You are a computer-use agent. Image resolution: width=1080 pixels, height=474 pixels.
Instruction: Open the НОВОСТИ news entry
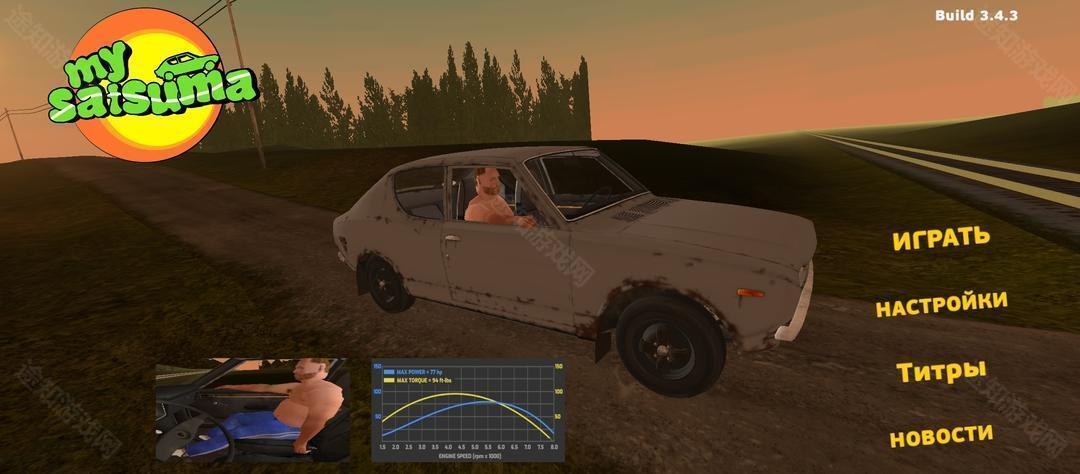941,436
